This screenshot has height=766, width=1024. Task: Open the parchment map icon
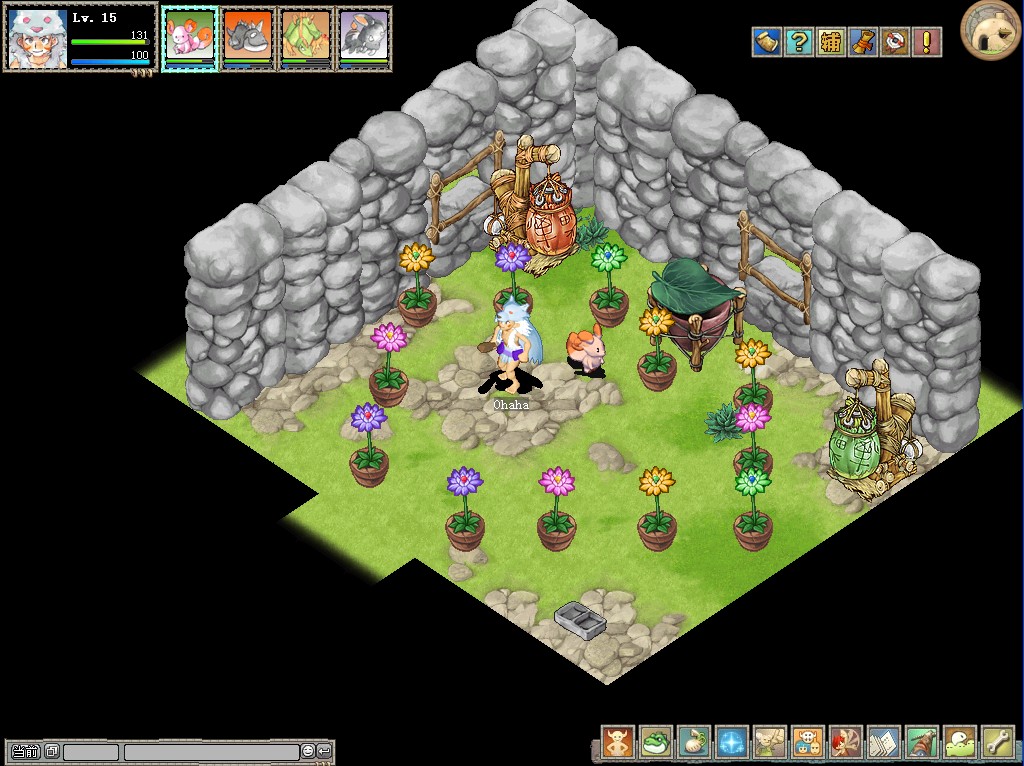click(x=767, y=42)
